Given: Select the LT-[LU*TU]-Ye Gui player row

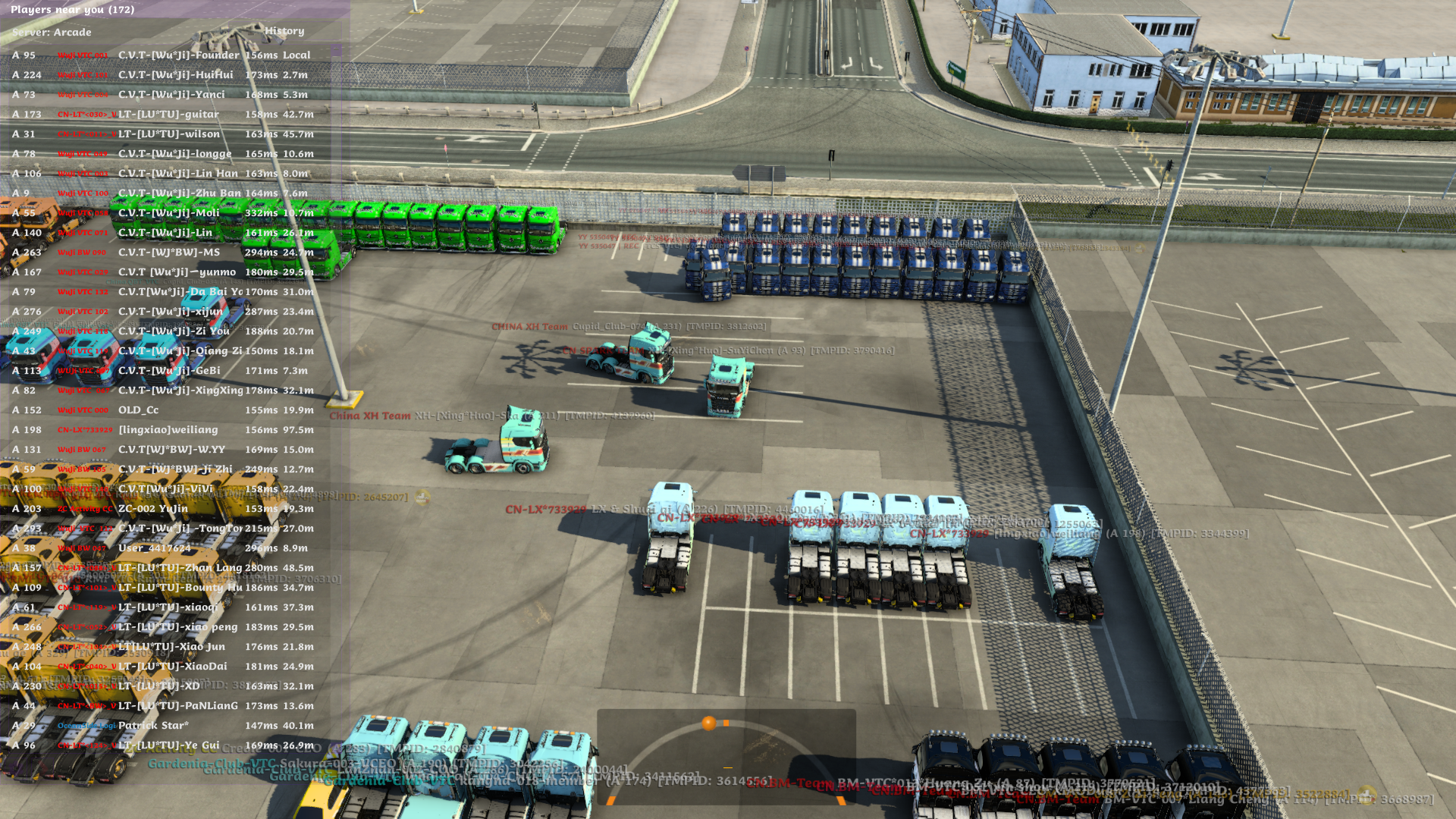Looking at the screenshot, I should pyautogui.click(x=168, y=745).
